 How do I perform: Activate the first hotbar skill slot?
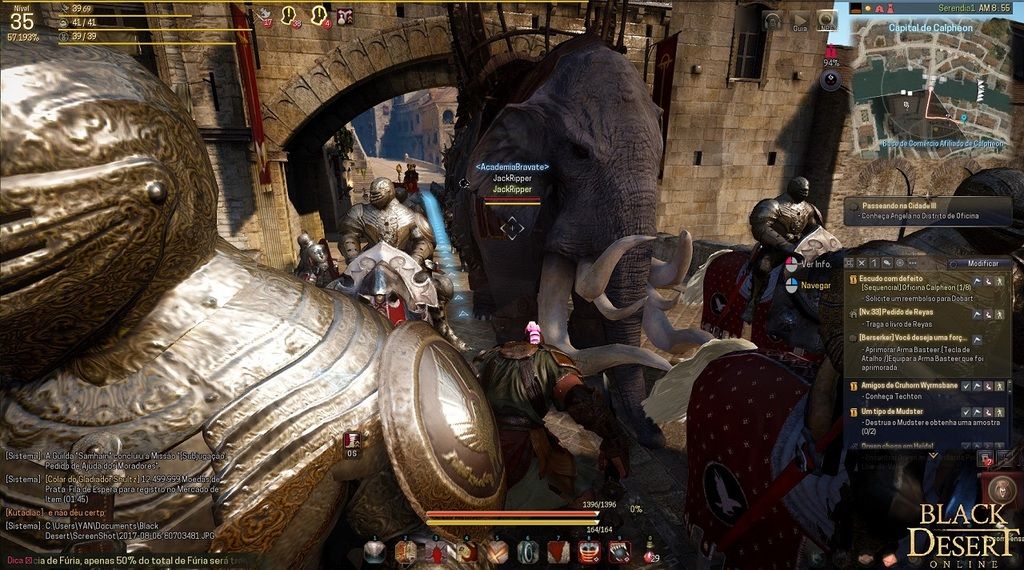pos(375,551)
